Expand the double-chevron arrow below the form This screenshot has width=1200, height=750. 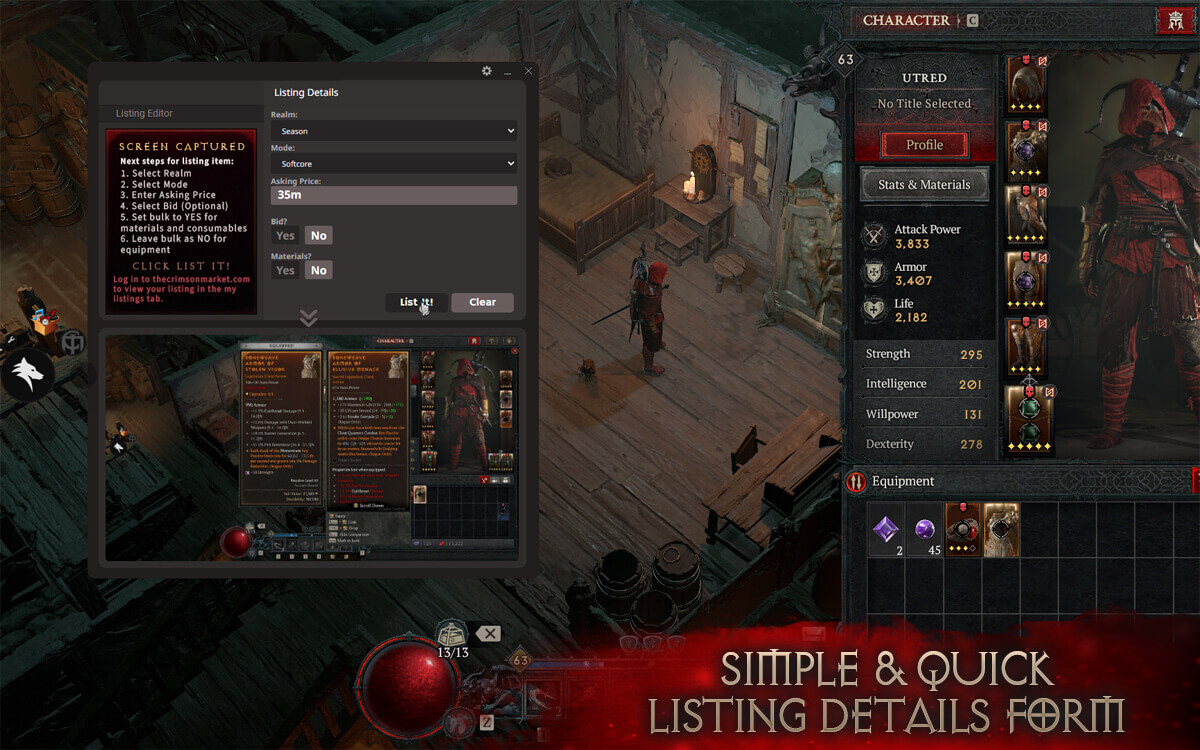[x=308, y=318]
